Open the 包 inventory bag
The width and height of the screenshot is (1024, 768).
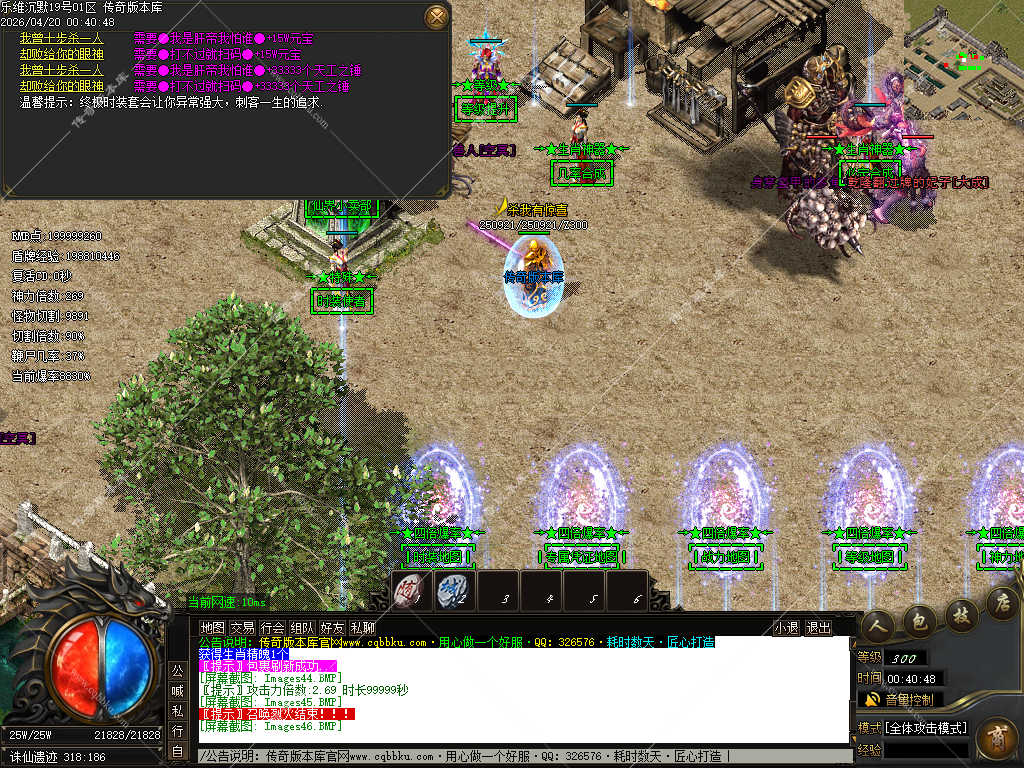pyautogui.click(x=919, y=620)
